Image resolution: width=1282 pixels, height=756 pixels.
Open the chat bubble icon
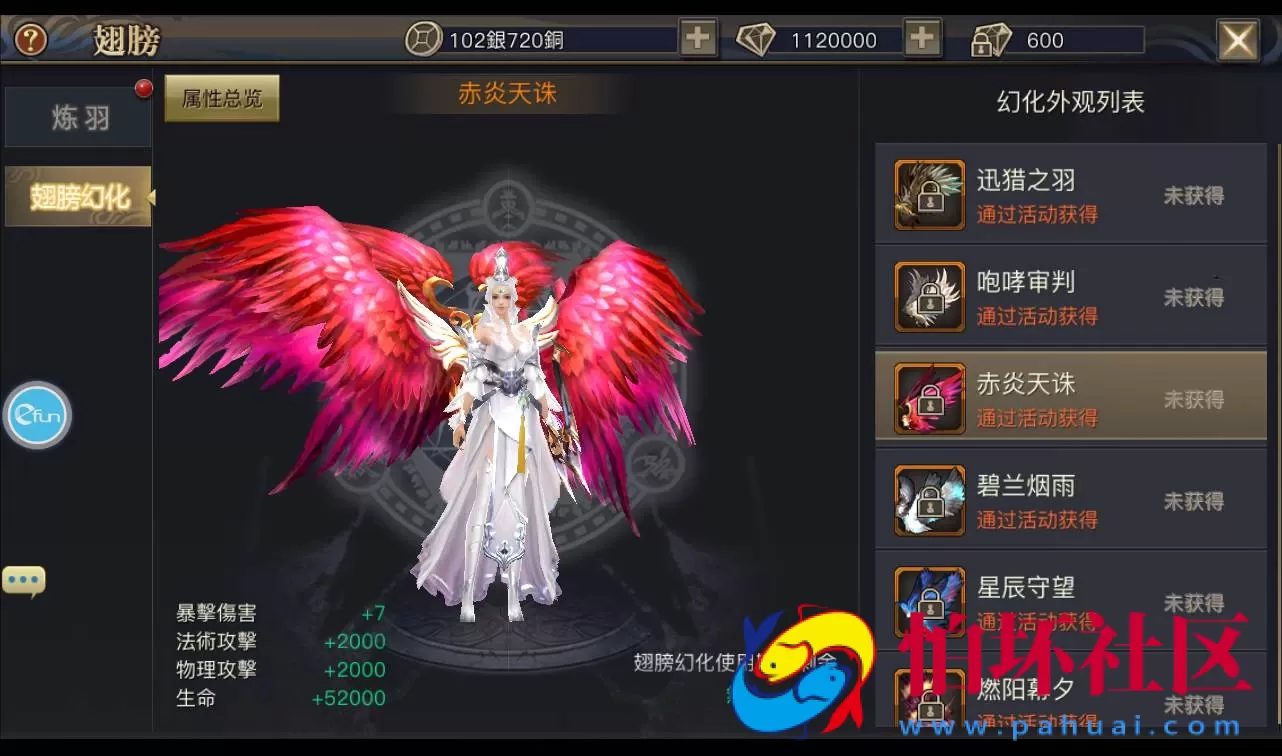tap(23, 578)
